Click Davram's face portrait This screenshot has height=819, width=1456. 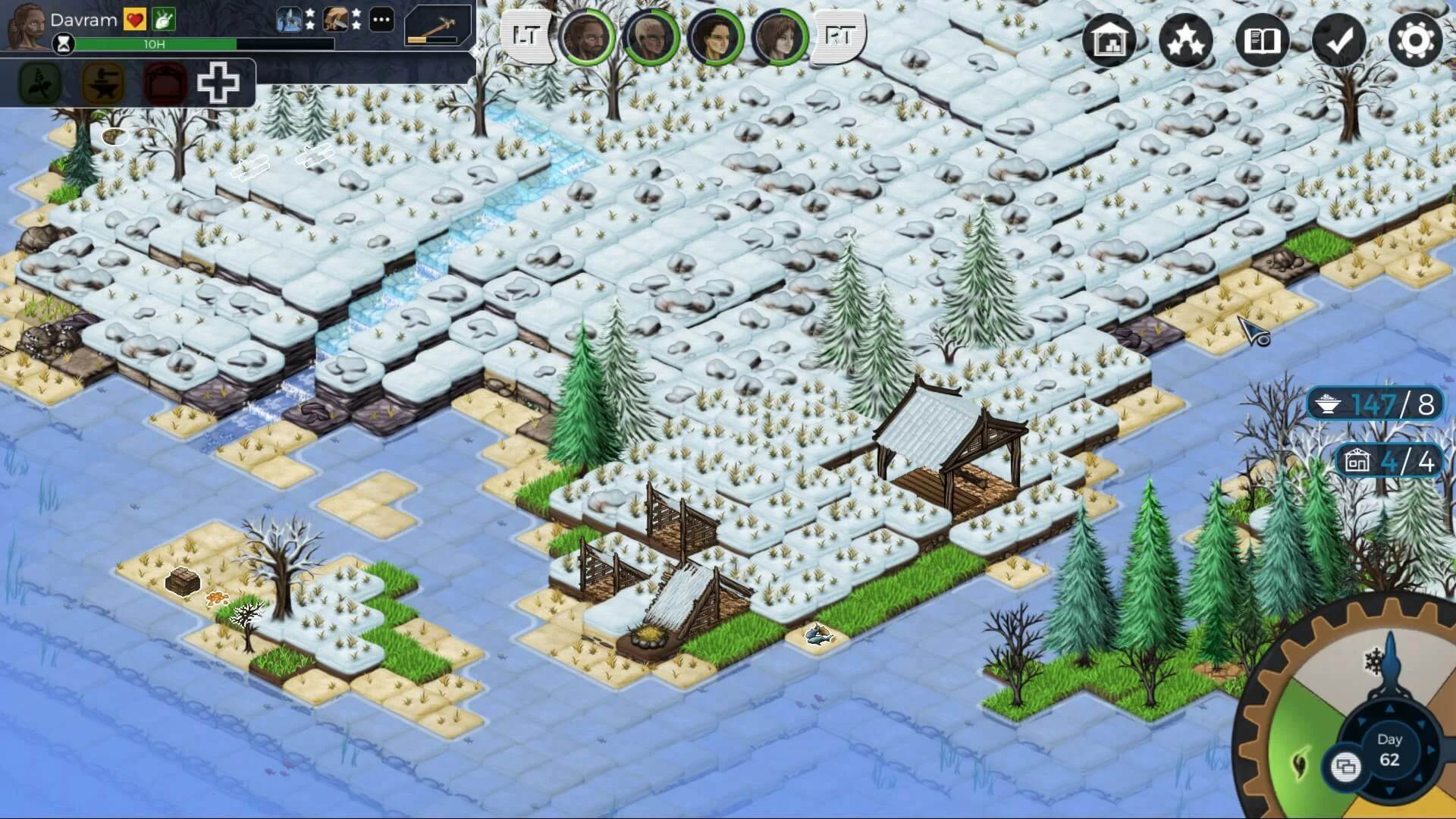[x=27, y=25]
